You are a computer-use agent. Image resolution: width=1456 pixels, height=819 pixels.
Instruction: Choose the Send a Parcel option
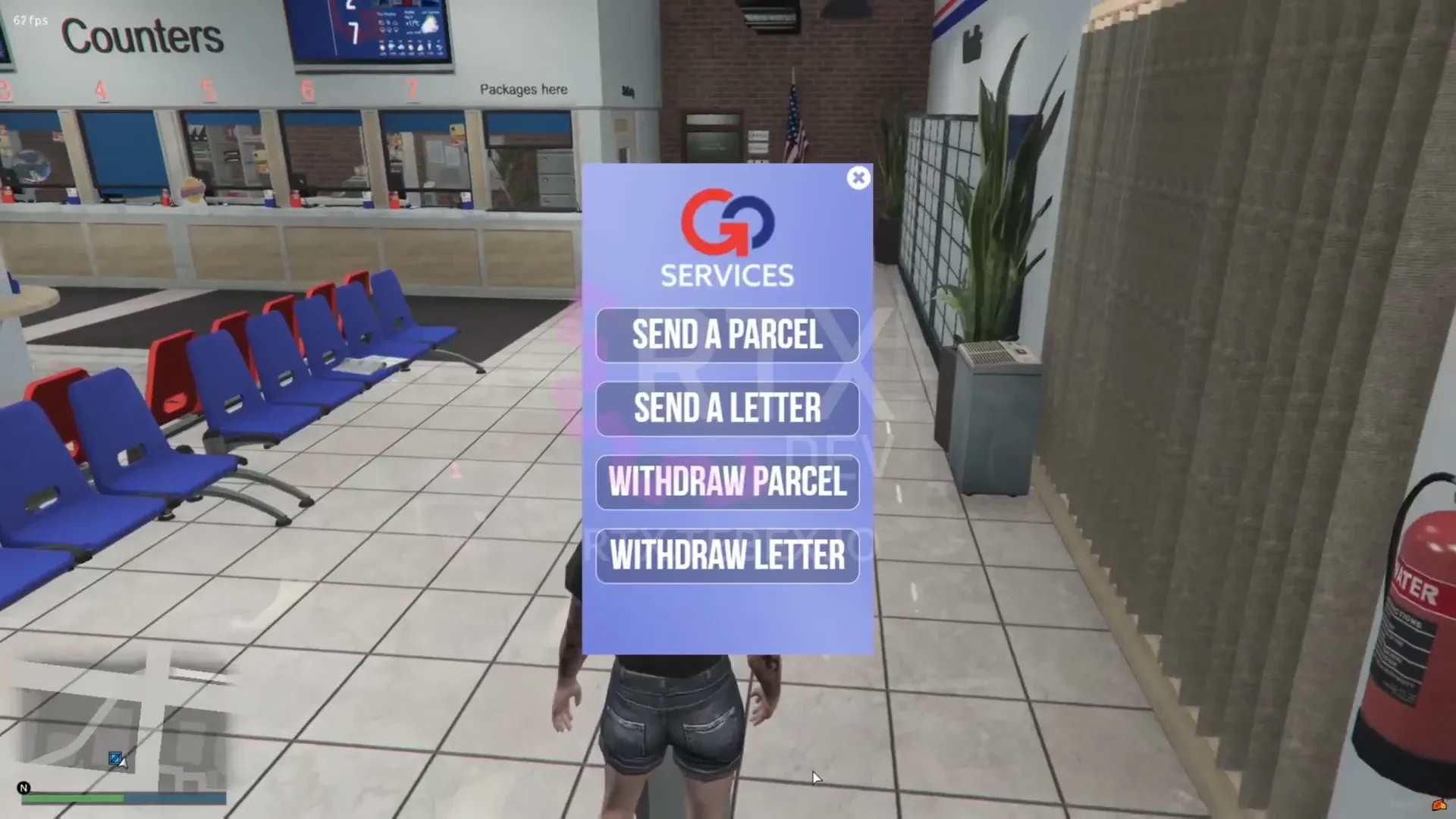727,335
